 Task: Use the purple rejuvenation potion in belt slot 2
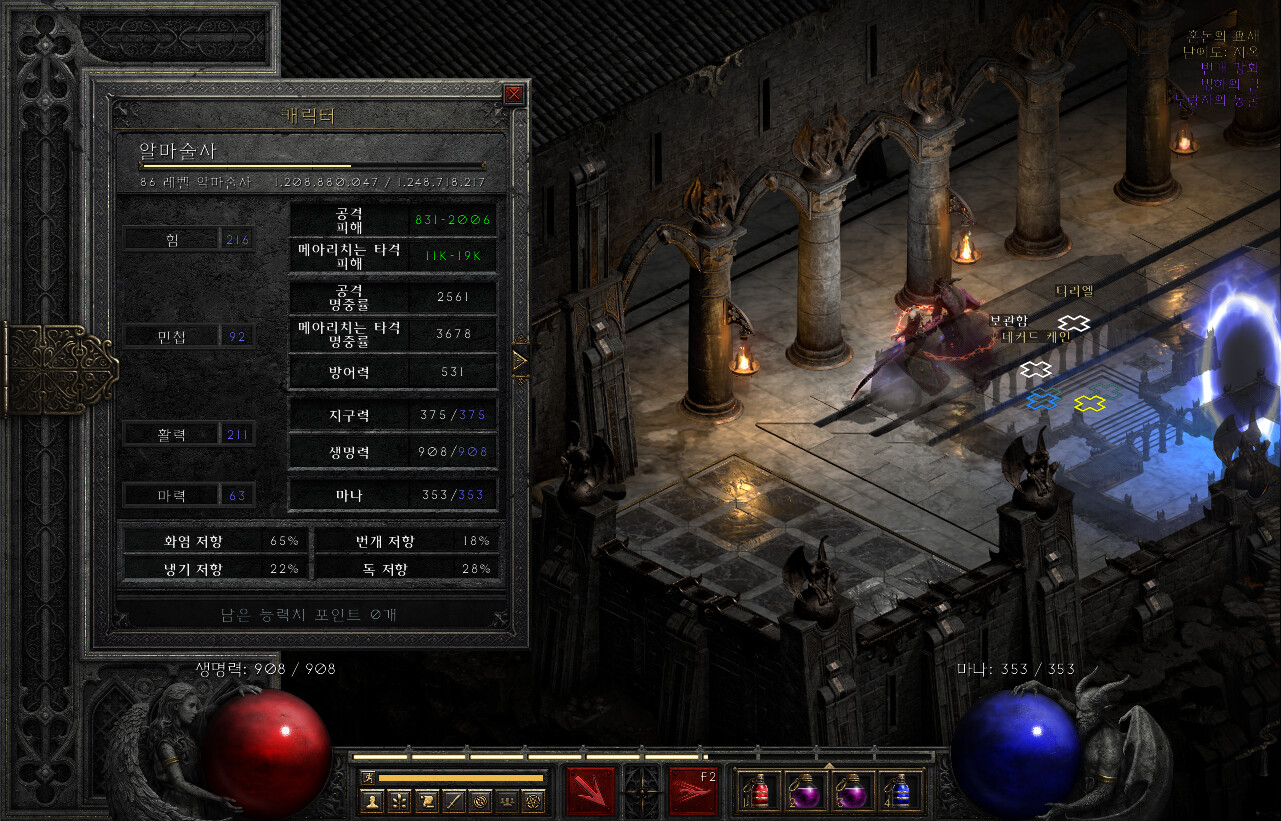(x=804, y=792)
